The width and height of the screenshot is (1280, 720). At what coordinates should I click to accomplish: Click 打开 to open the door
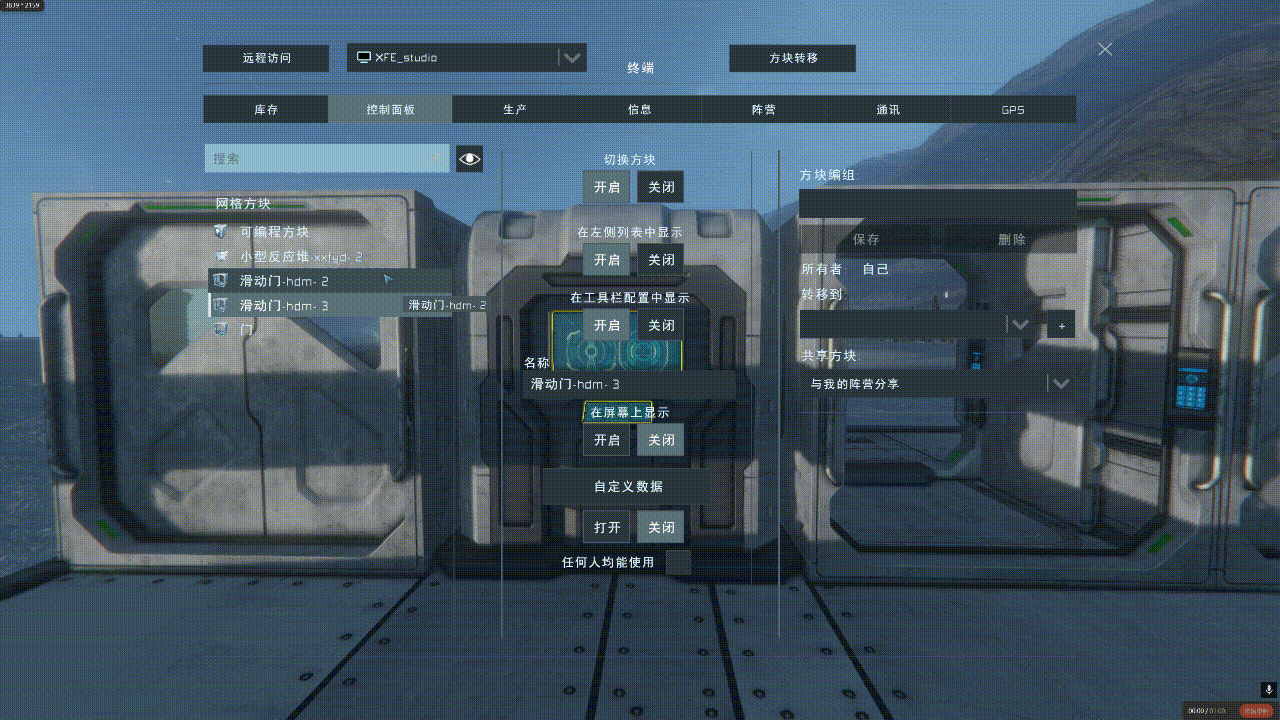tap(606, 527)
